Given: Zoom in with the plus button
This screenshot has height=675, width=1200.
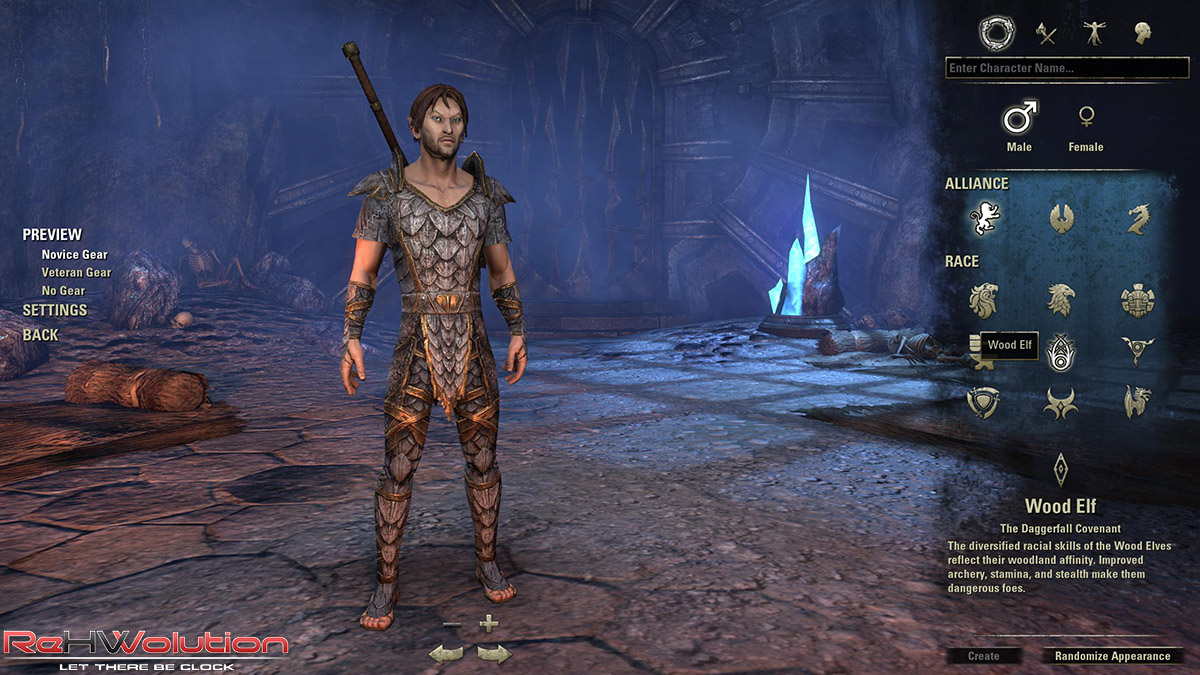Looking at the screenshot, I should (x=488, y=624).
